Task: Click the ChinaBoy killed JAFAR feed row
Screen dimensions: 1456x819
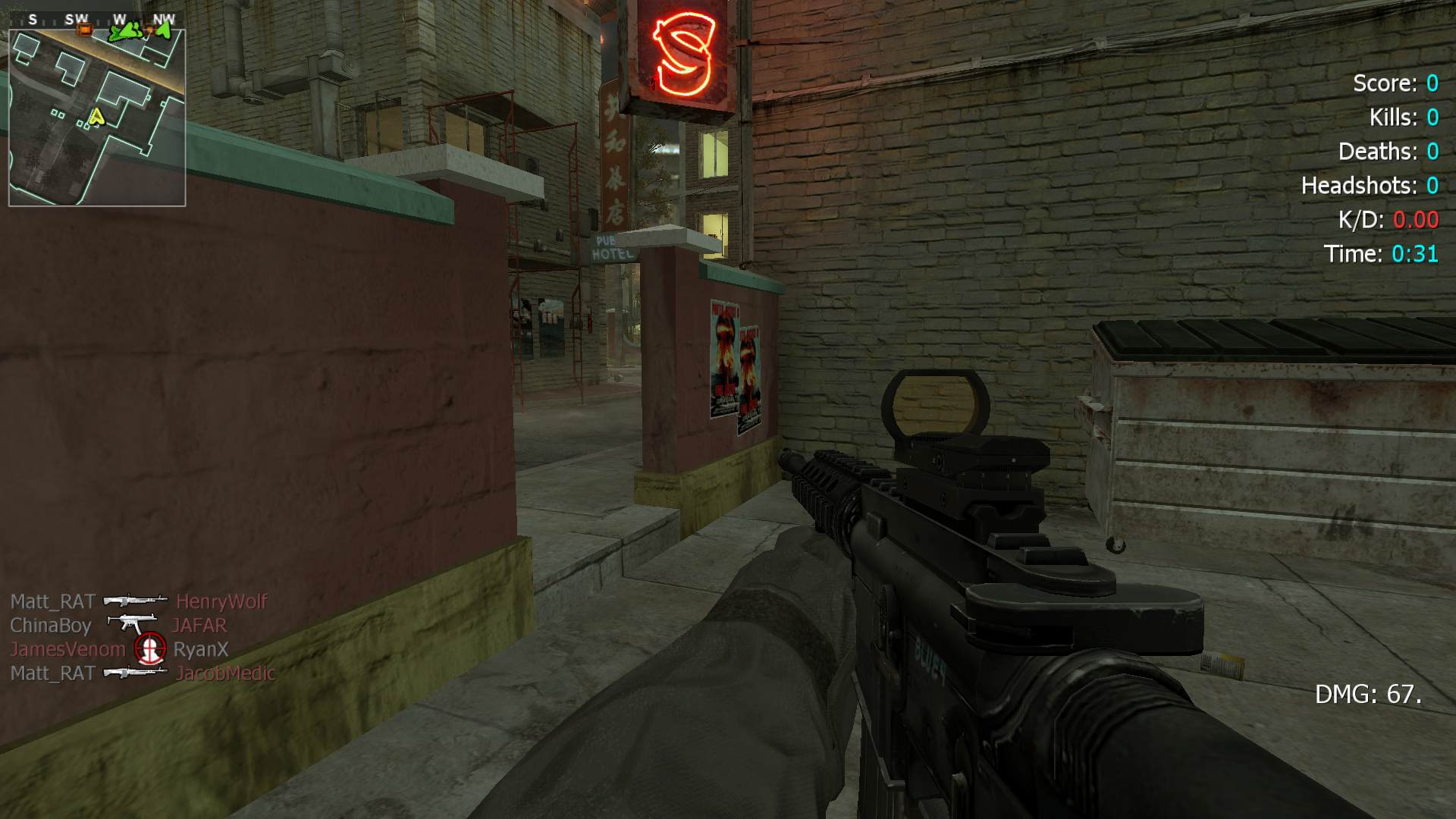Action: (x=118, y=626)
